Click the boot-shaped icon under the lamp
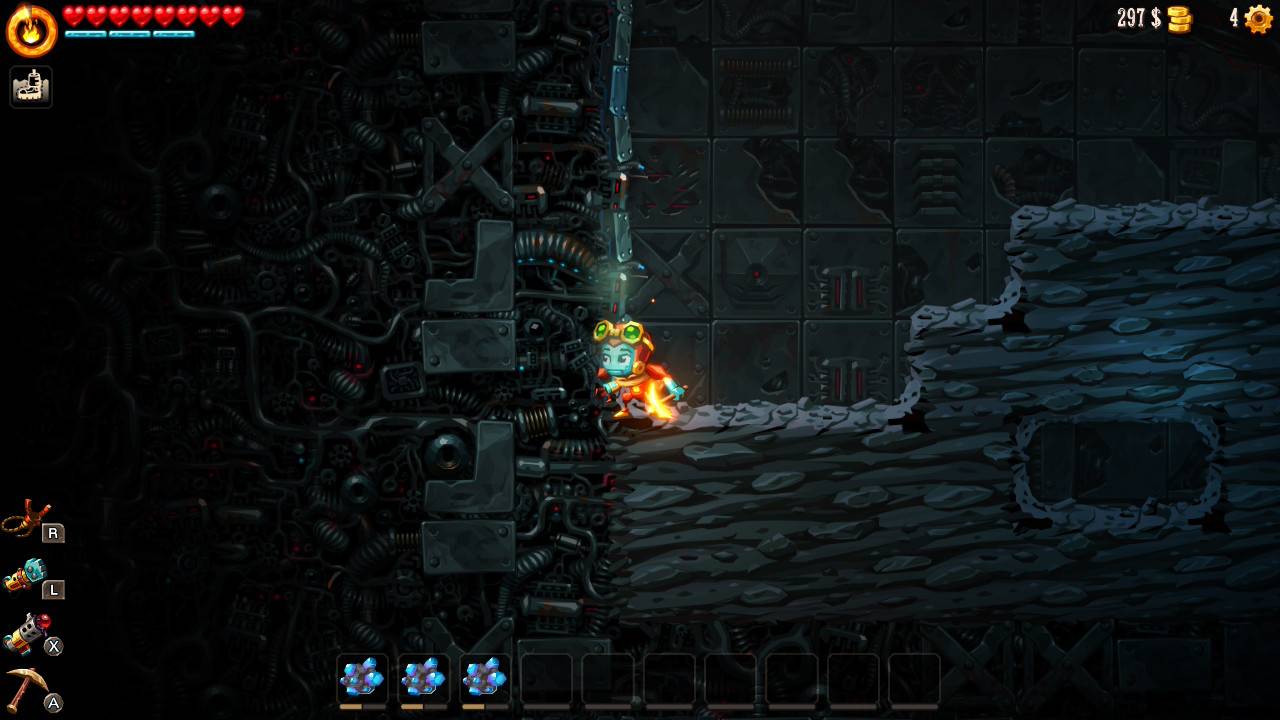1280x720 pixels. coord(31,87)
